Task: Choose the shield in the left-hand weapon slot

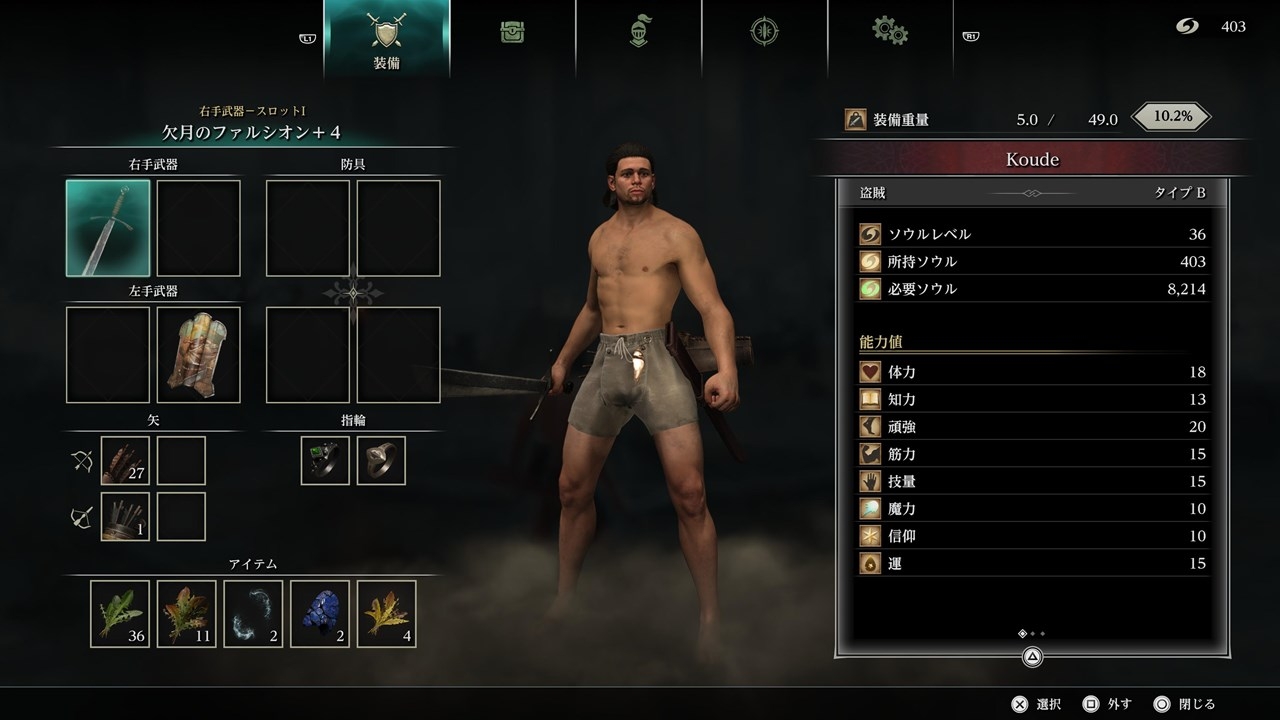Action: (199, 355)
